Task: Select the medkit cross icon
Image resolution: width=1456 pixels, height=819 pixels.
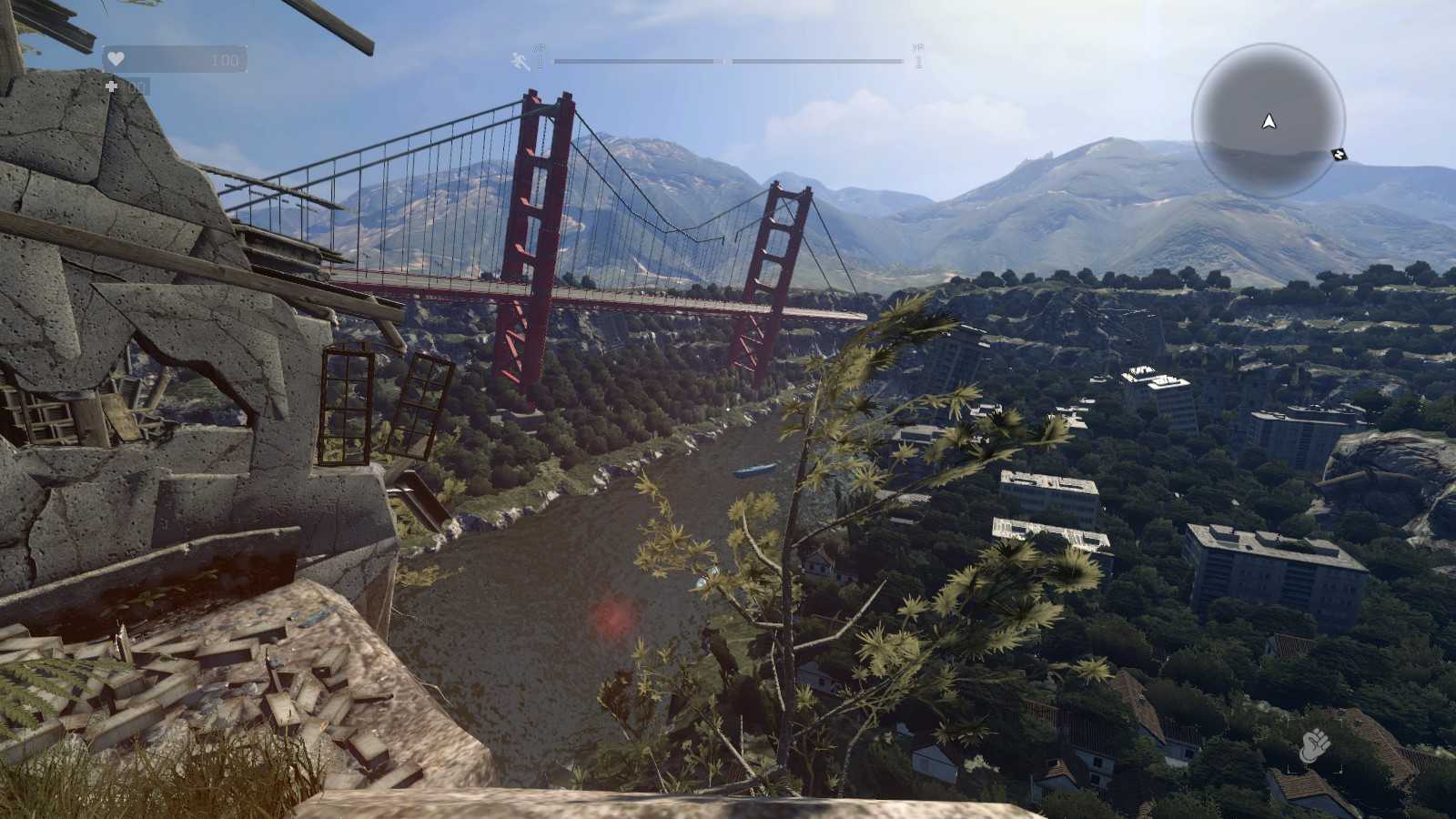Action: point(112,86)
